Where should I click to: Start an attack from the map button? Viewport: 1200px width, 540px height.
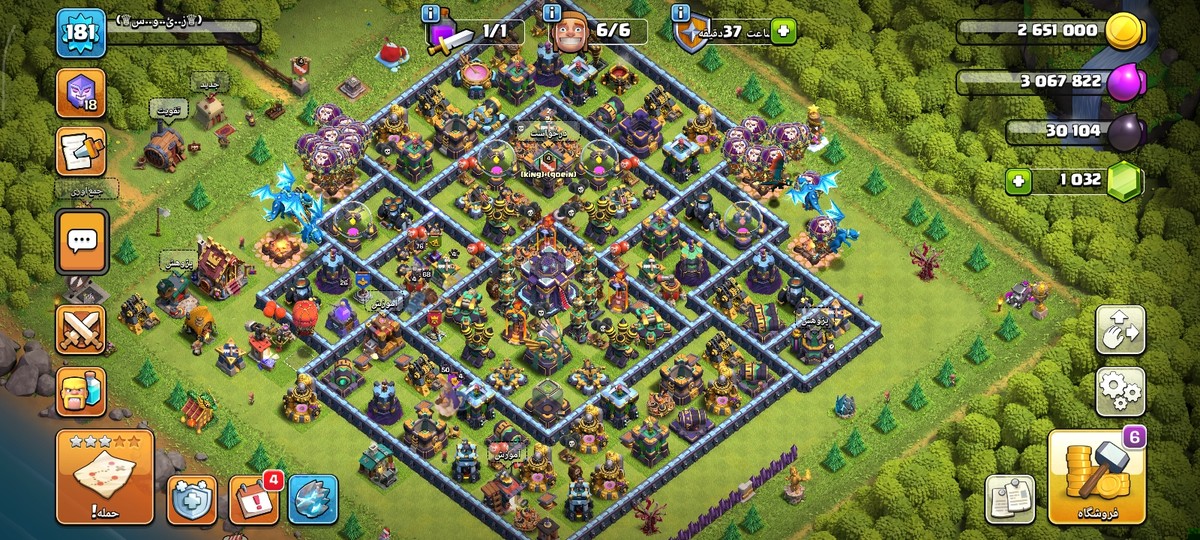[x=105, y=477]
